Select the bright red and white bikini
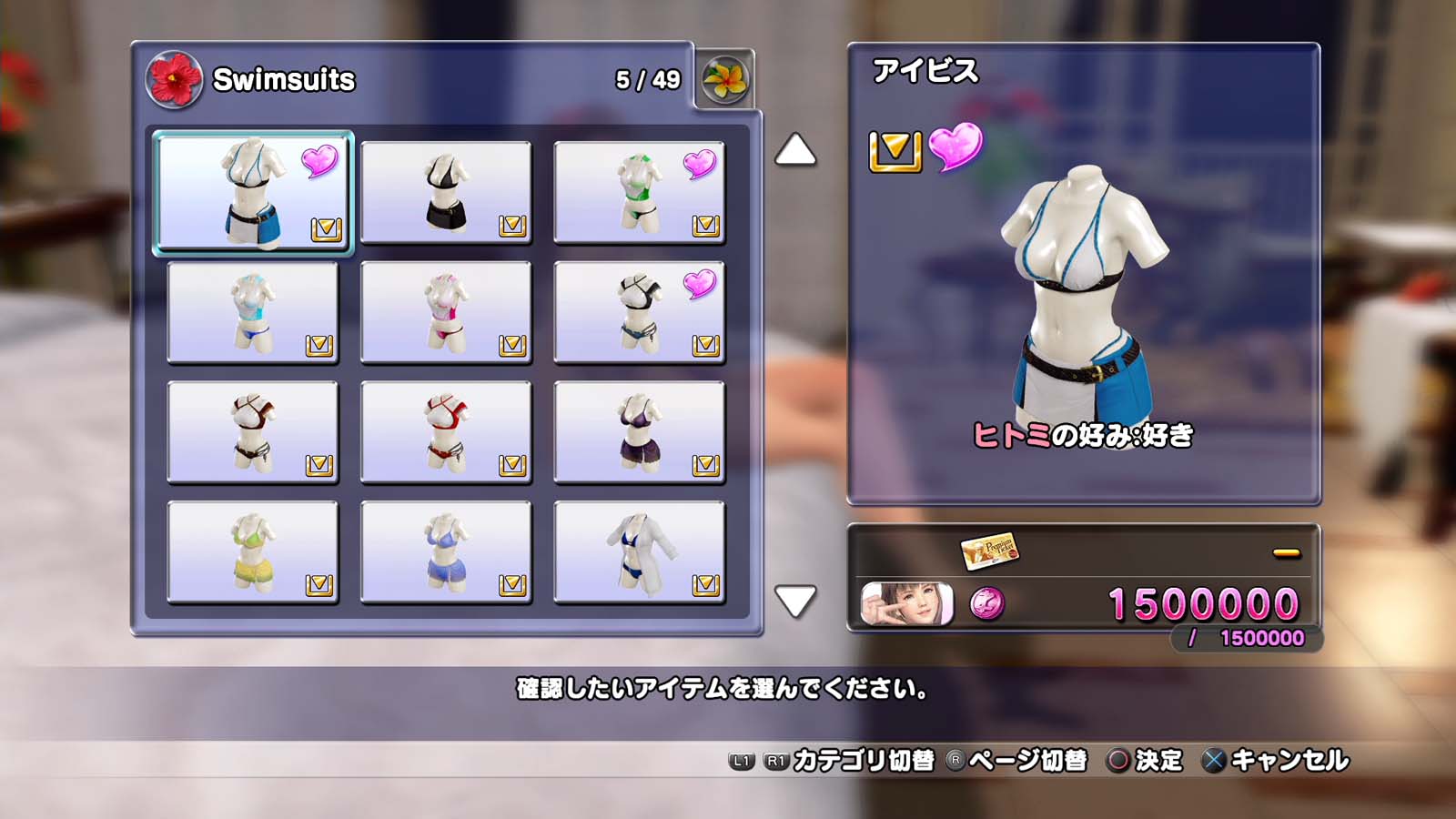Image resolution: width=1456 pixels, height=819 pixels. tap(446, 432)
